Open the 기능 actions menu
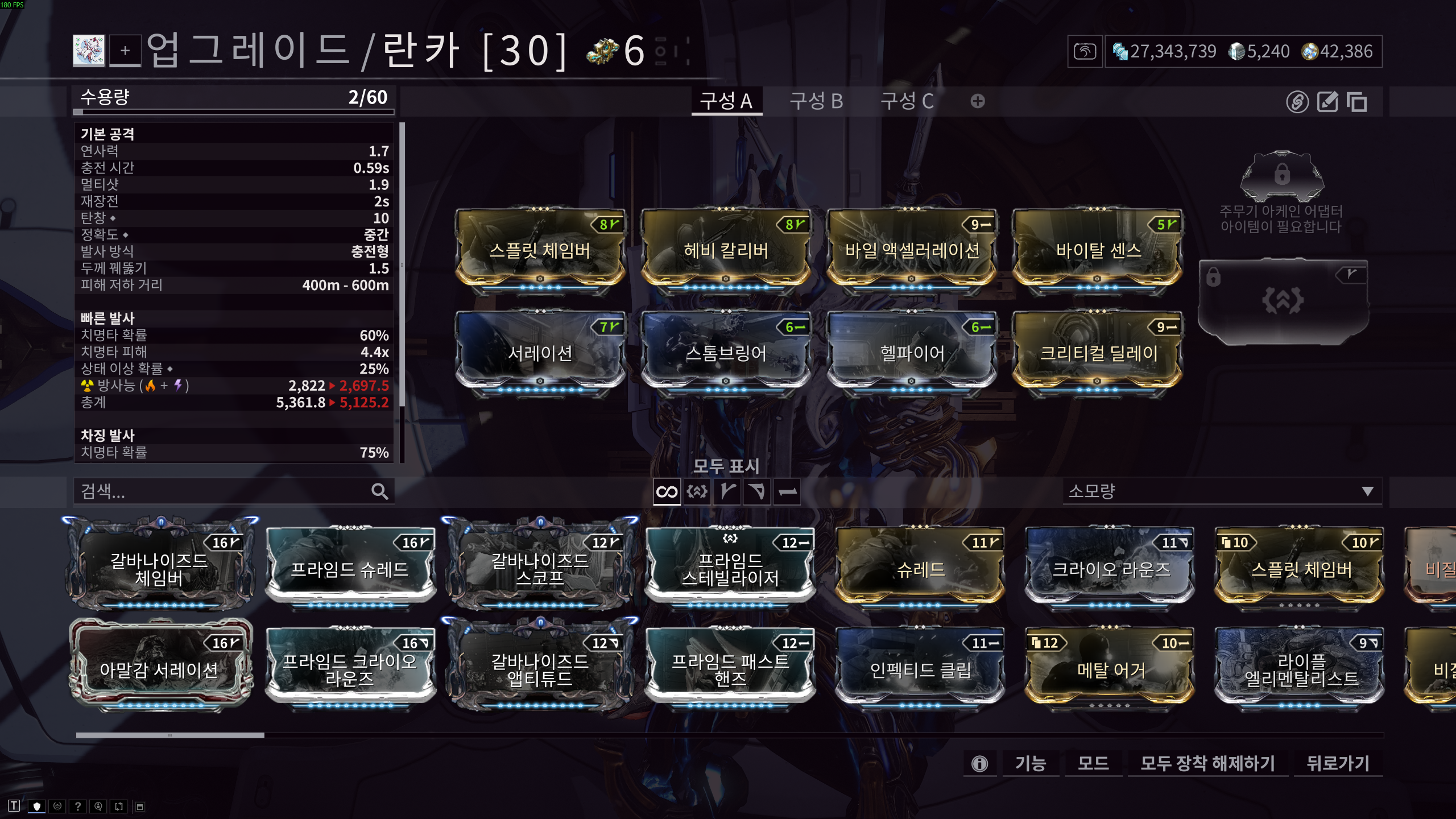The image size is (1456, 819). point(1030,763)
